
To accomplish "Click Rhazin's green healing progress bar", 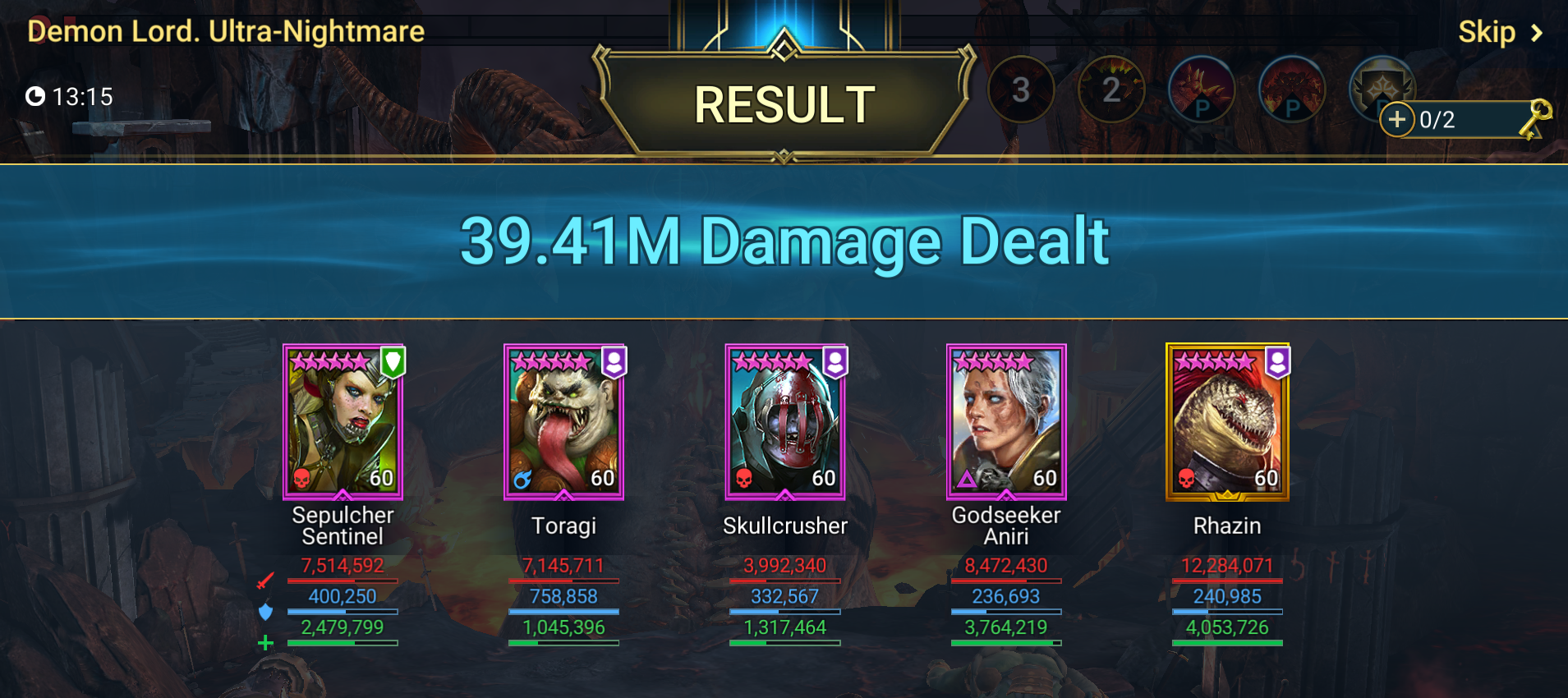I will (1227, 642).
